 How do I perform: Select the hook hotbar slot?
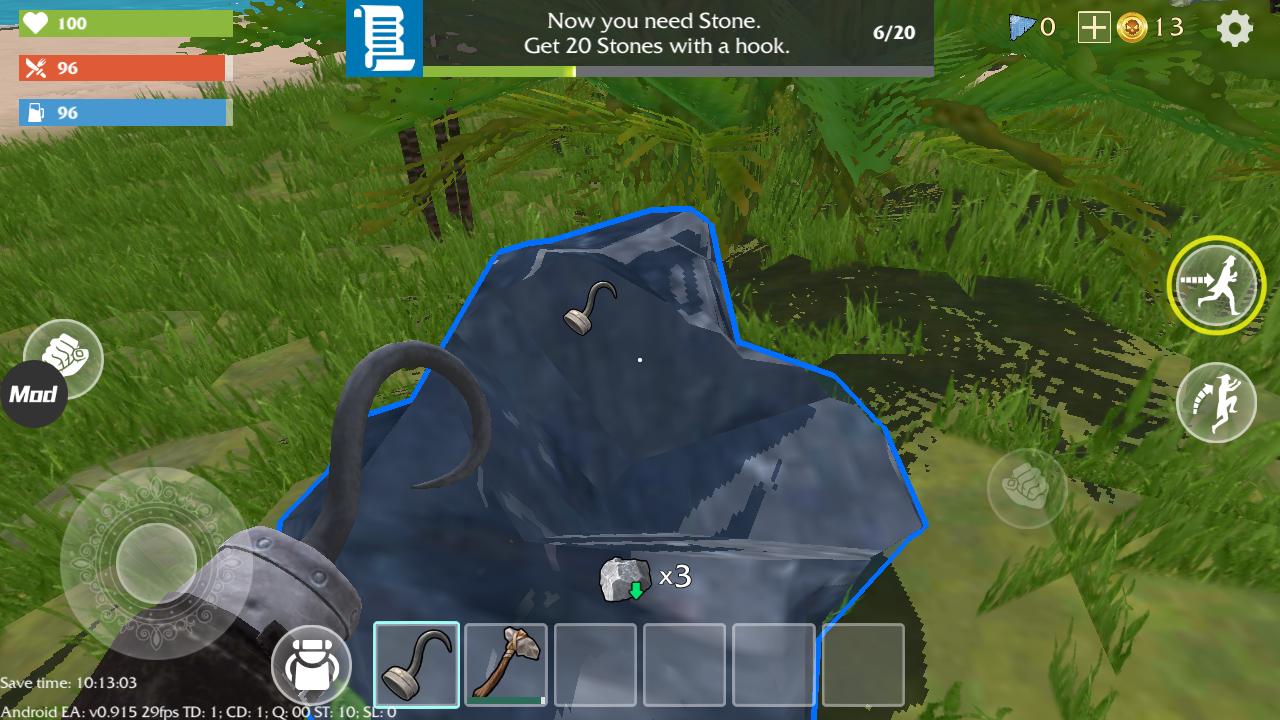point(416,664)
